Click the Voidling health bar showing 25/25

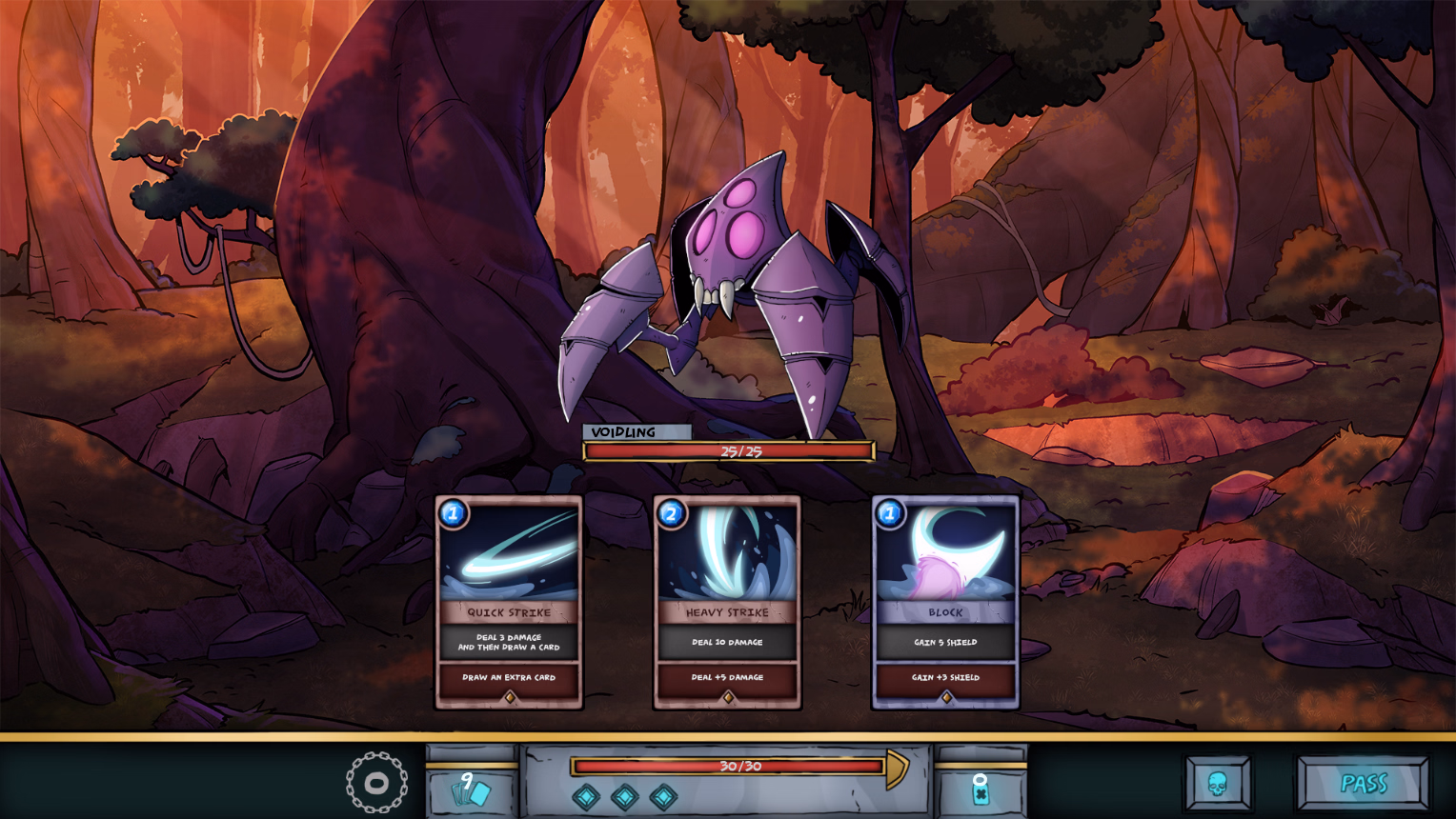pos(728,449)
